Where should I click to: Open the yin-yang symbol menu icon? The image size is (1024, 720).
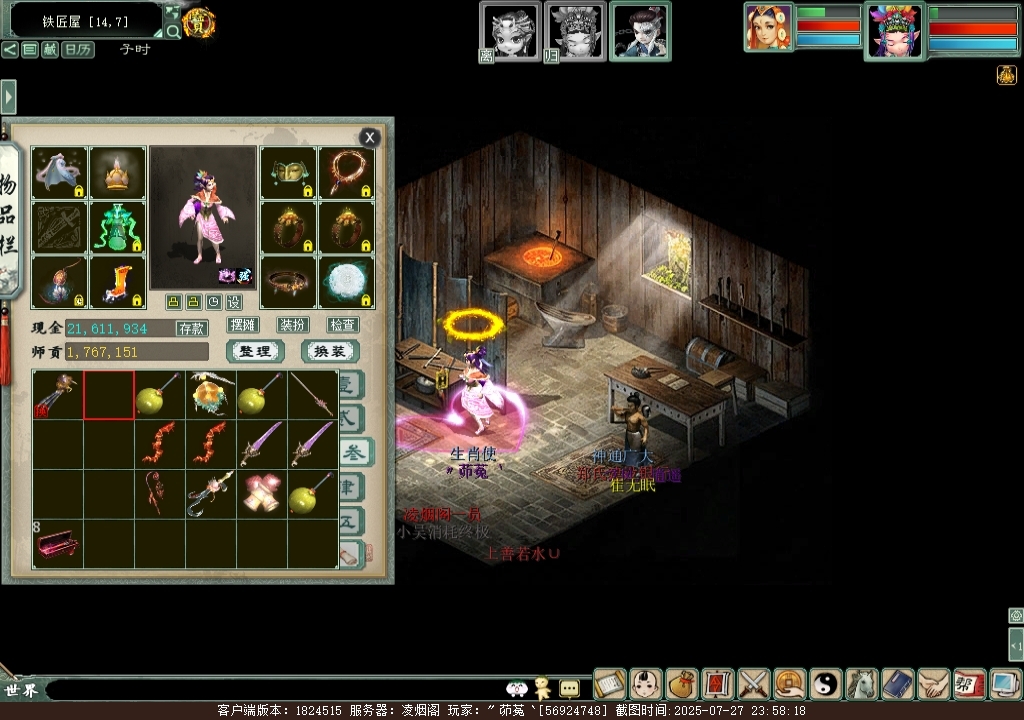tap(826, 684)
